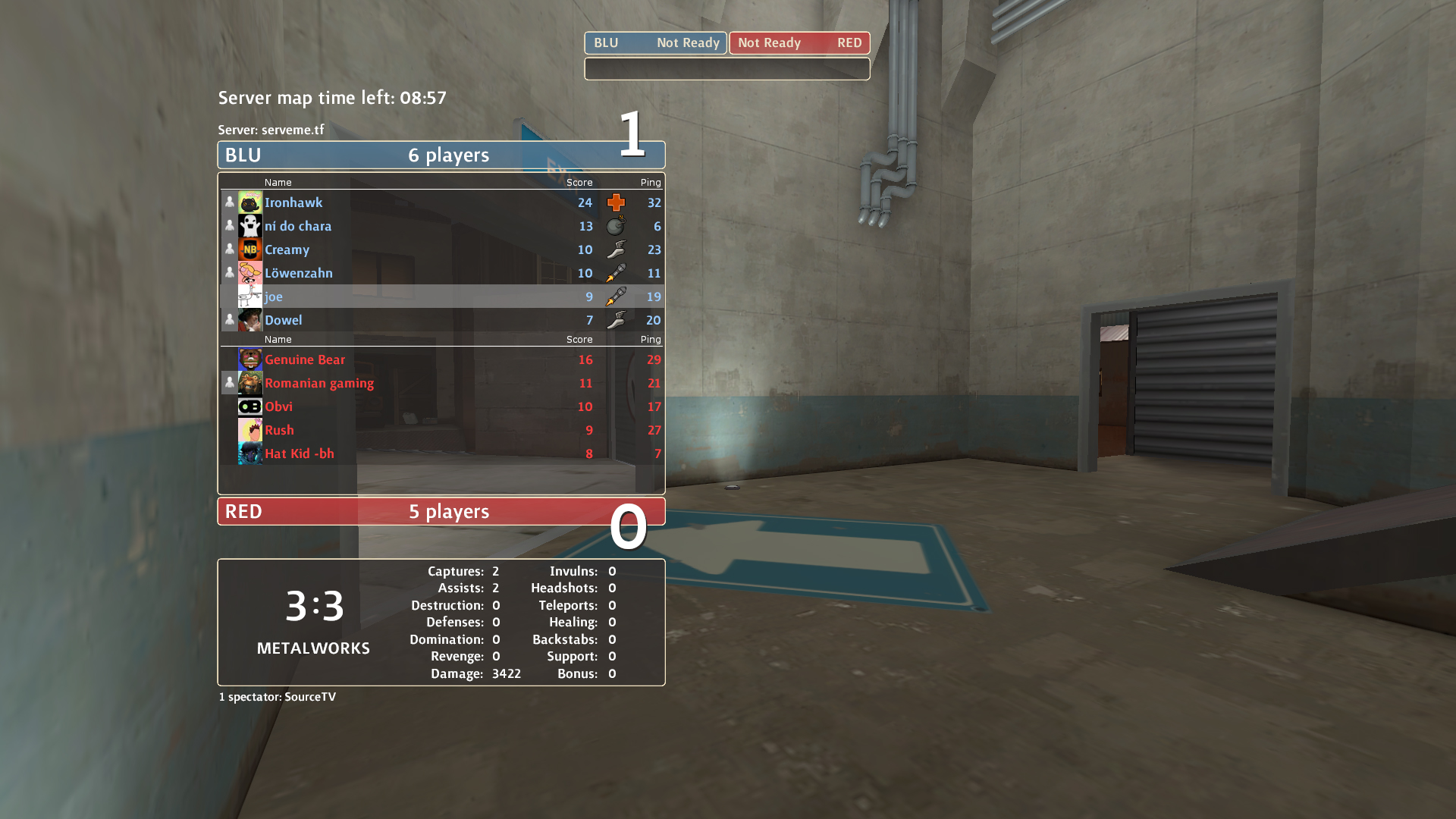Click the BLU team header bar

[441, 155]
